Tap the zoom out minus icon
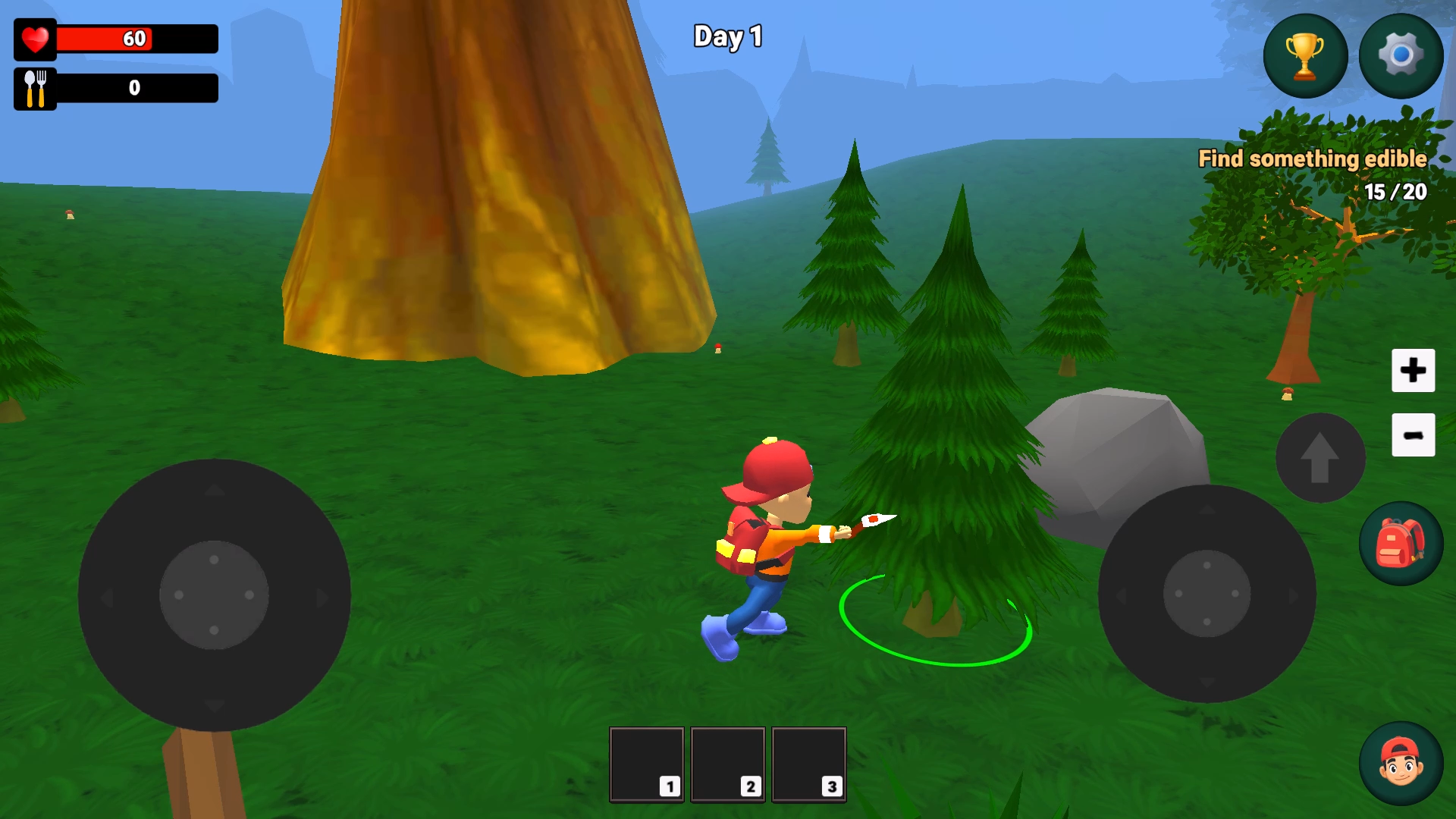The image size is (1456, 819). point(1413,434)
